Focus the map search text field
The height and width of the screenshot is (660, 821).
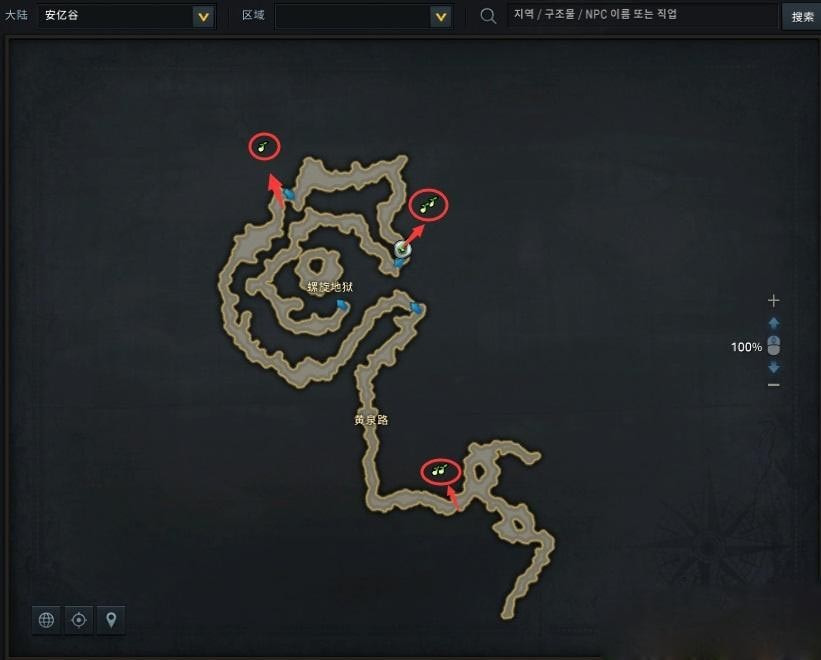[640, 16]
